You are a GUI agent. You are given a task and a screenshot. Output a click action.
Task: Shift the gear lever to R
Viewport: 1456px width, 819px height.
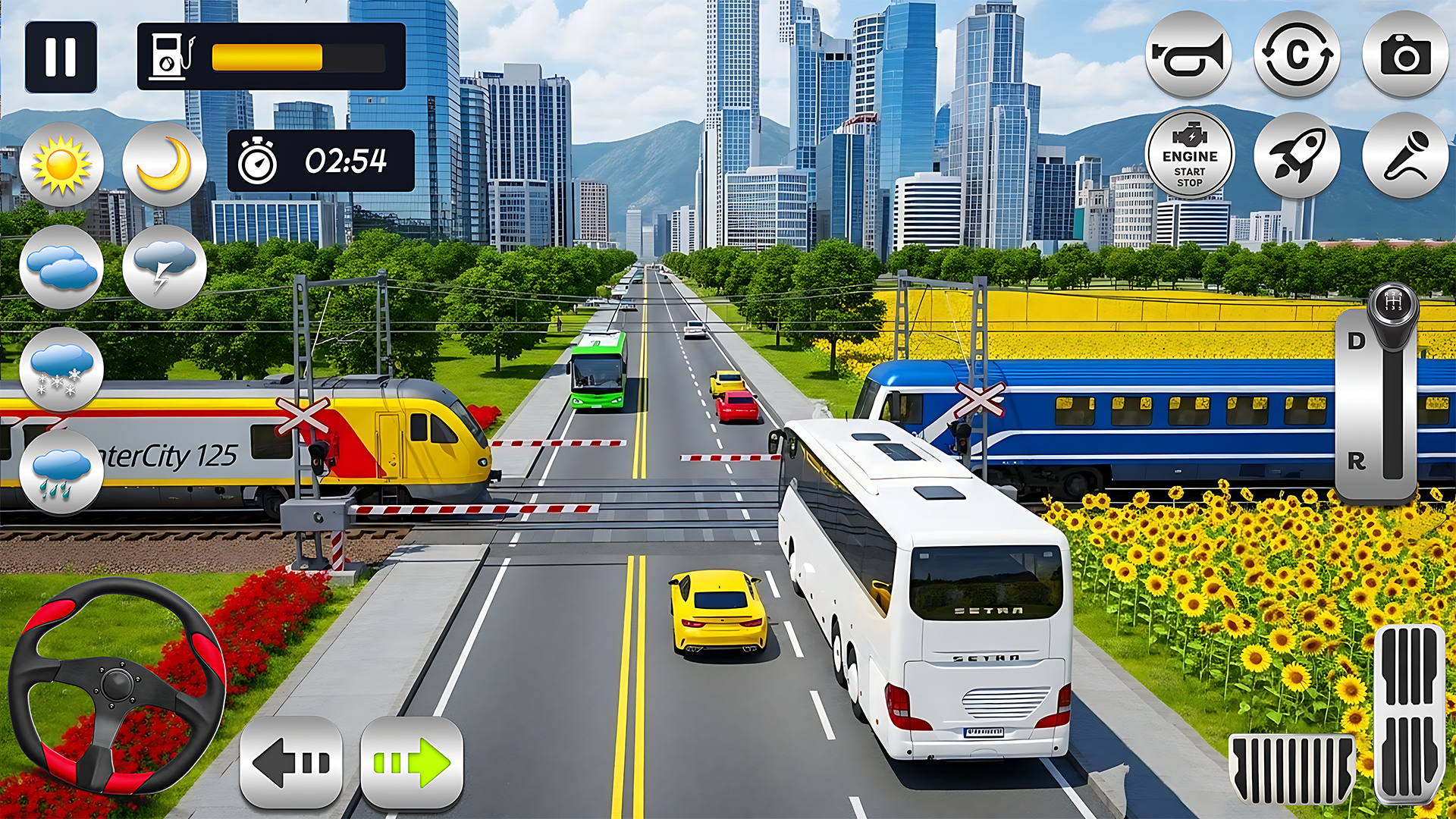coord(1357,460)
